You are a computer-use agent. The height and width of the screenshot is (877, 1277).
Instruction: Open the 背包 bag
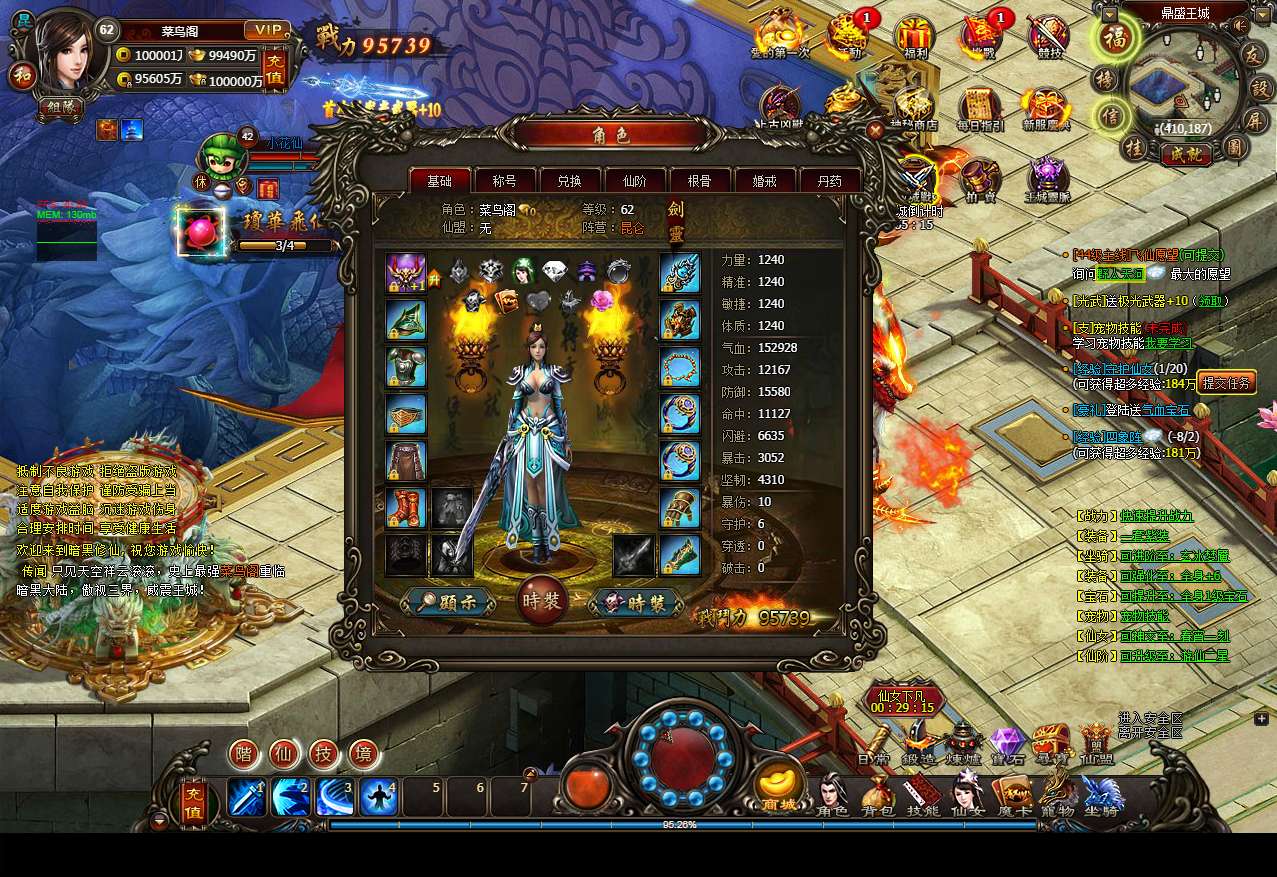click(878, 797)
